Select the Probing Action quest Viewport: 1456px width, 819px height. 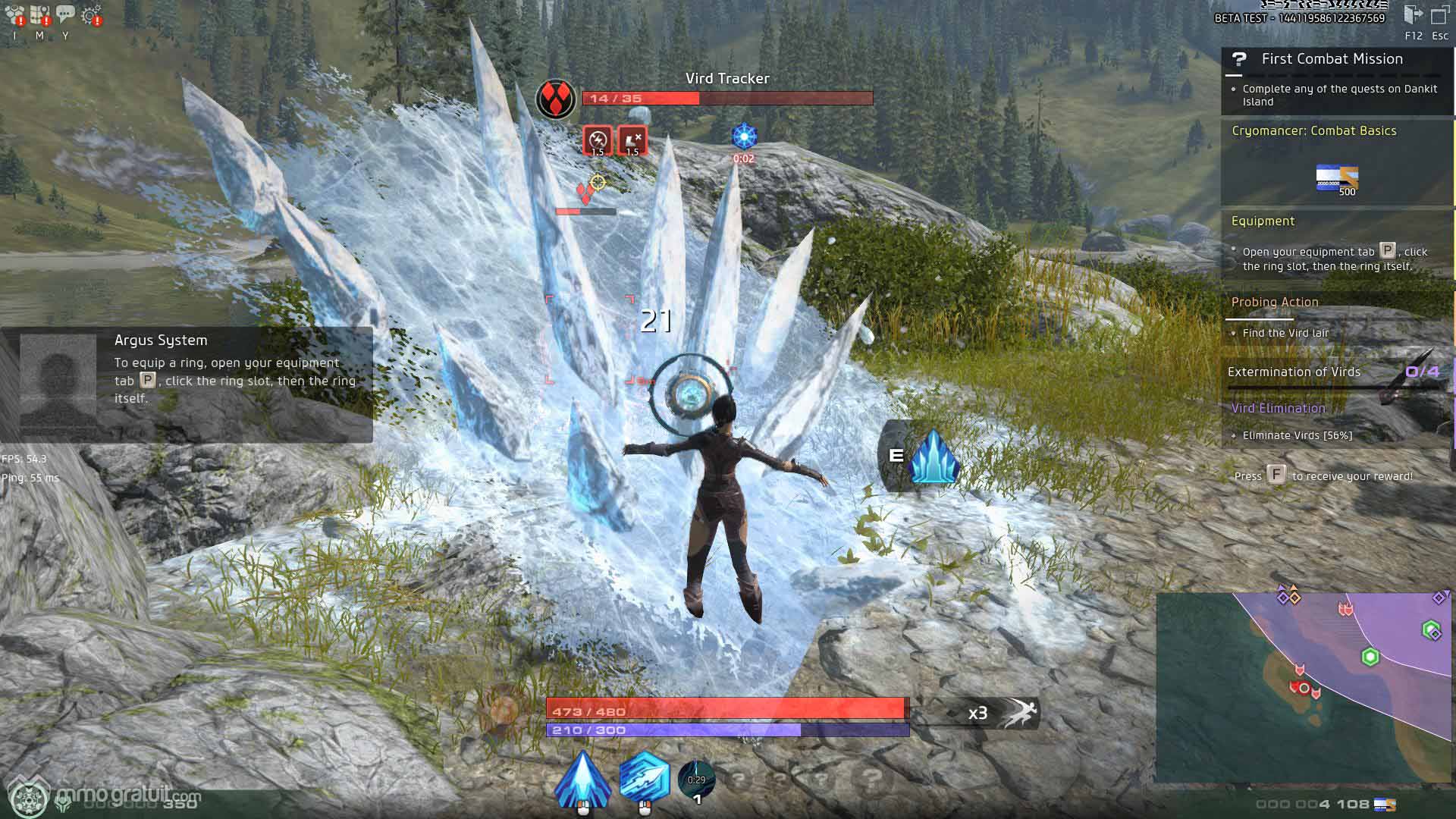(1275, 303)
